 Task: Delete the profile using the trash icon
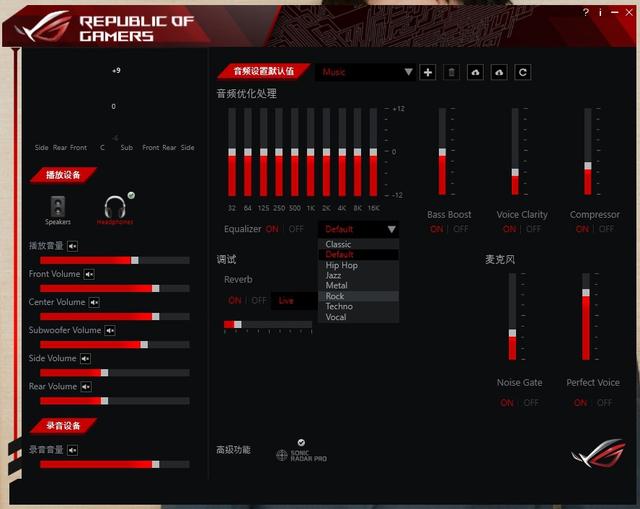pyautogui.click(x=452, y=72)
